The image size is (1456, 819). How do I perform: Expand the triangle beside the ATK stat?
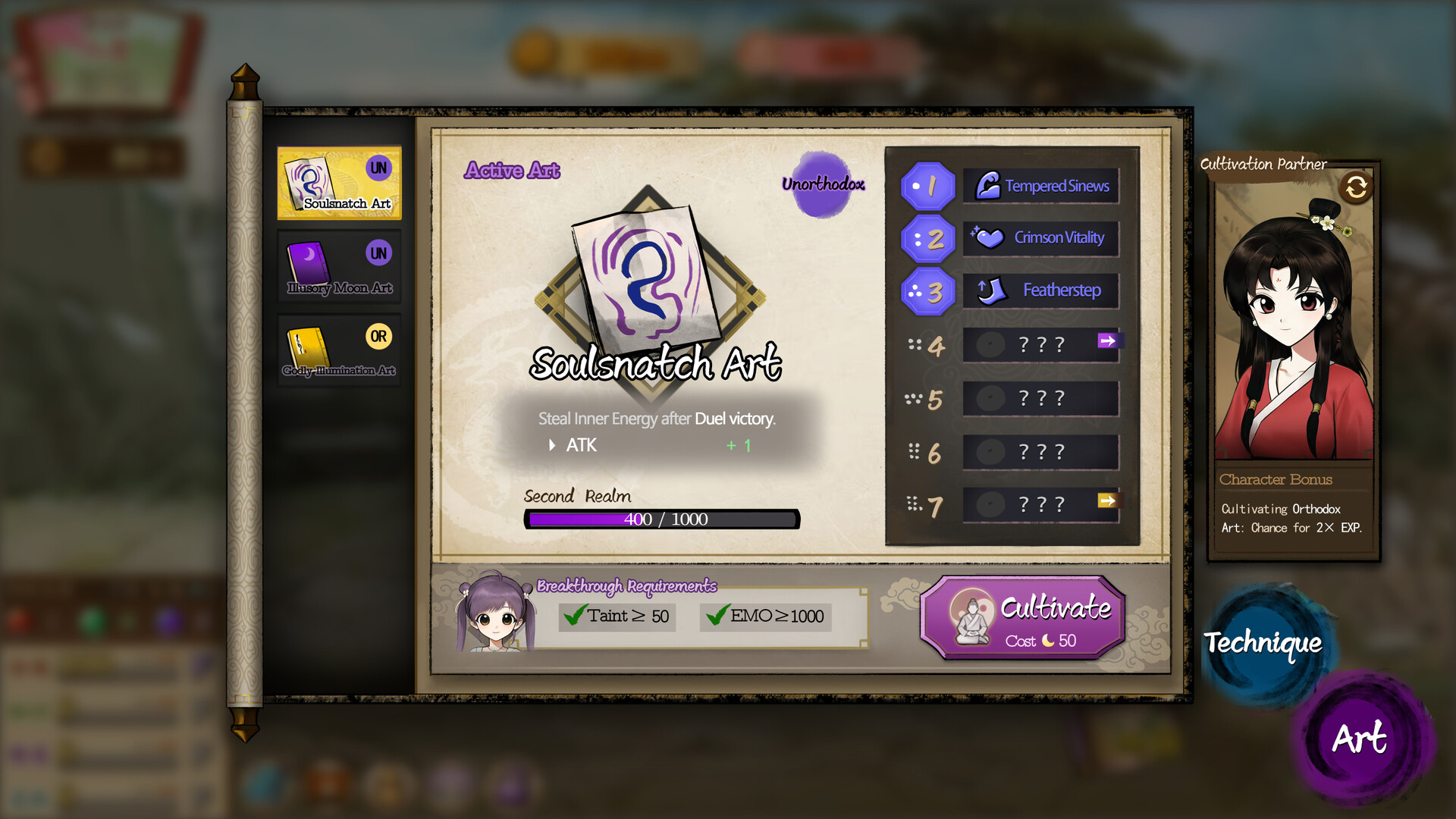551,445
